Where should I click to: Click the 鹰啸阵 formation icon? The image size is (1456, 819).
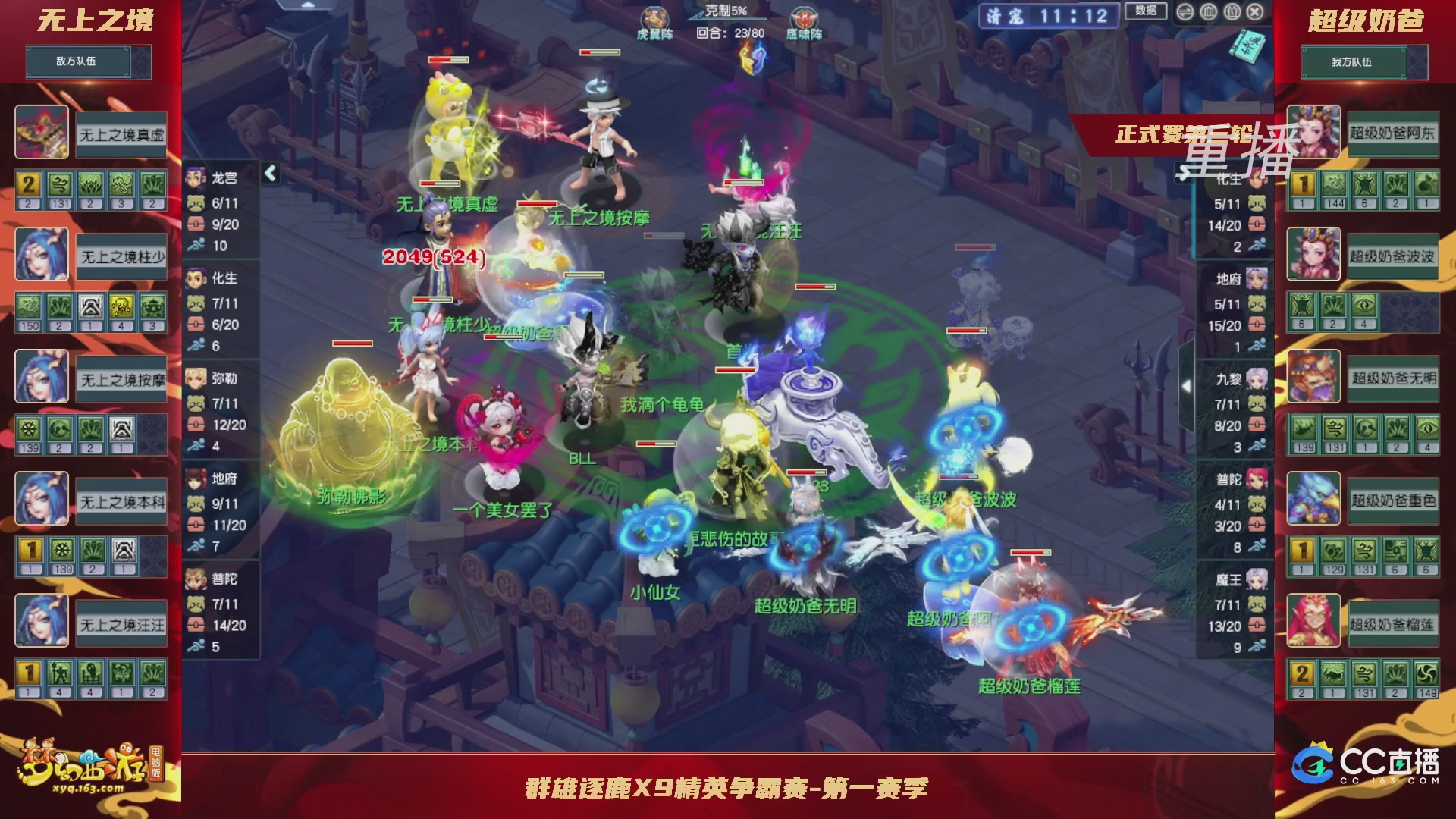pos(804,17)
